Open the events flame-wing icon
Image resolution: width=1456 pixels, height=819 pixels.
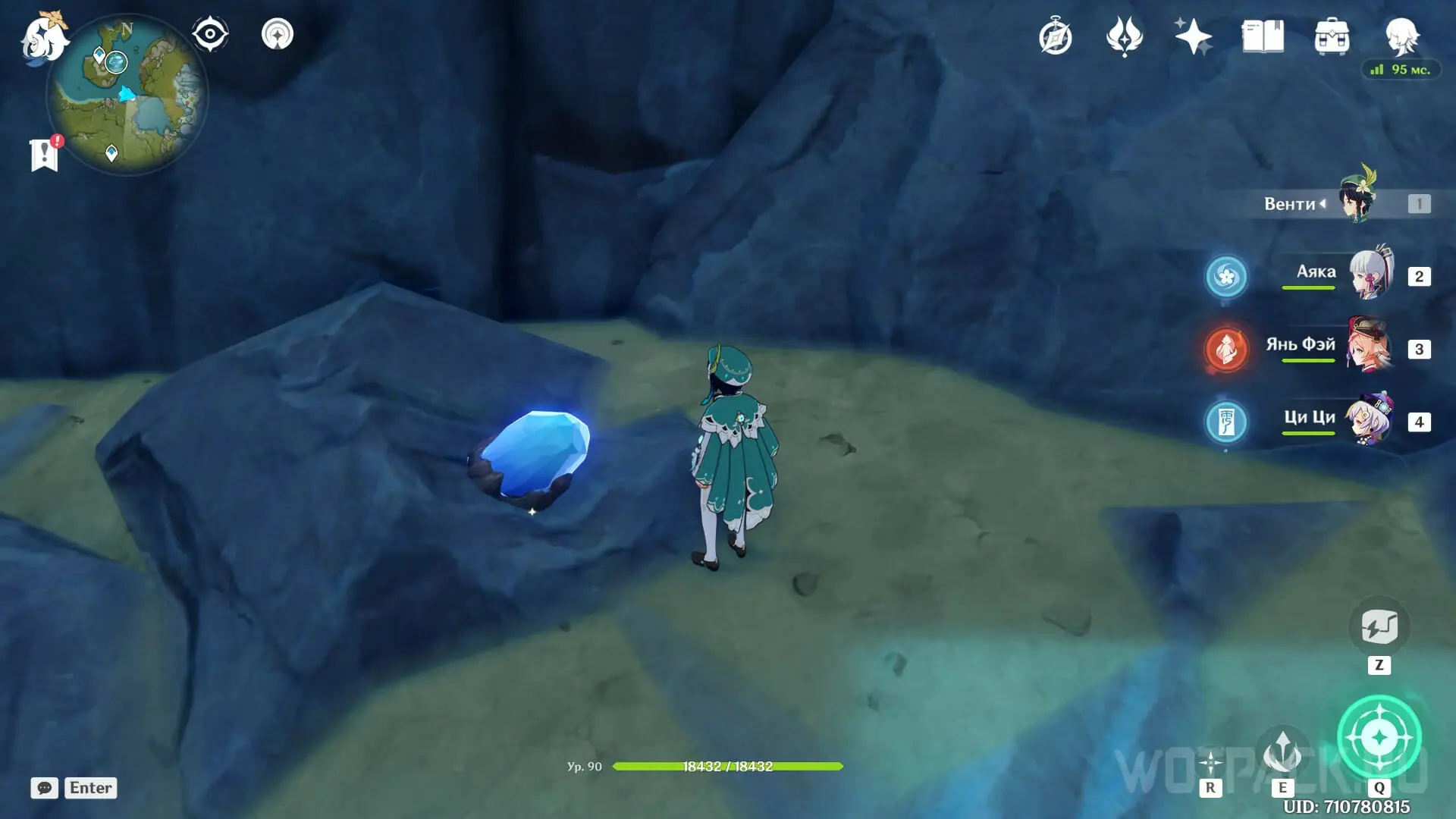1124,36
